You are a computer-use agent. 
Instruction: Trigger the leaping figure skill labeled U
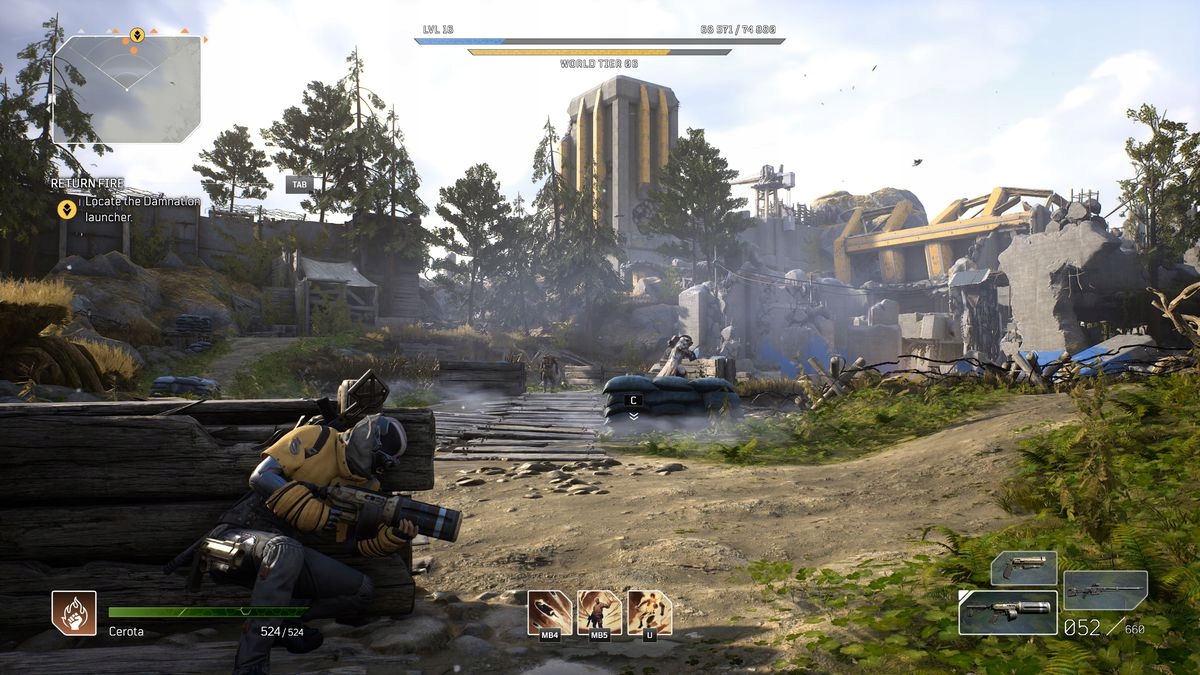click(649, 611)
